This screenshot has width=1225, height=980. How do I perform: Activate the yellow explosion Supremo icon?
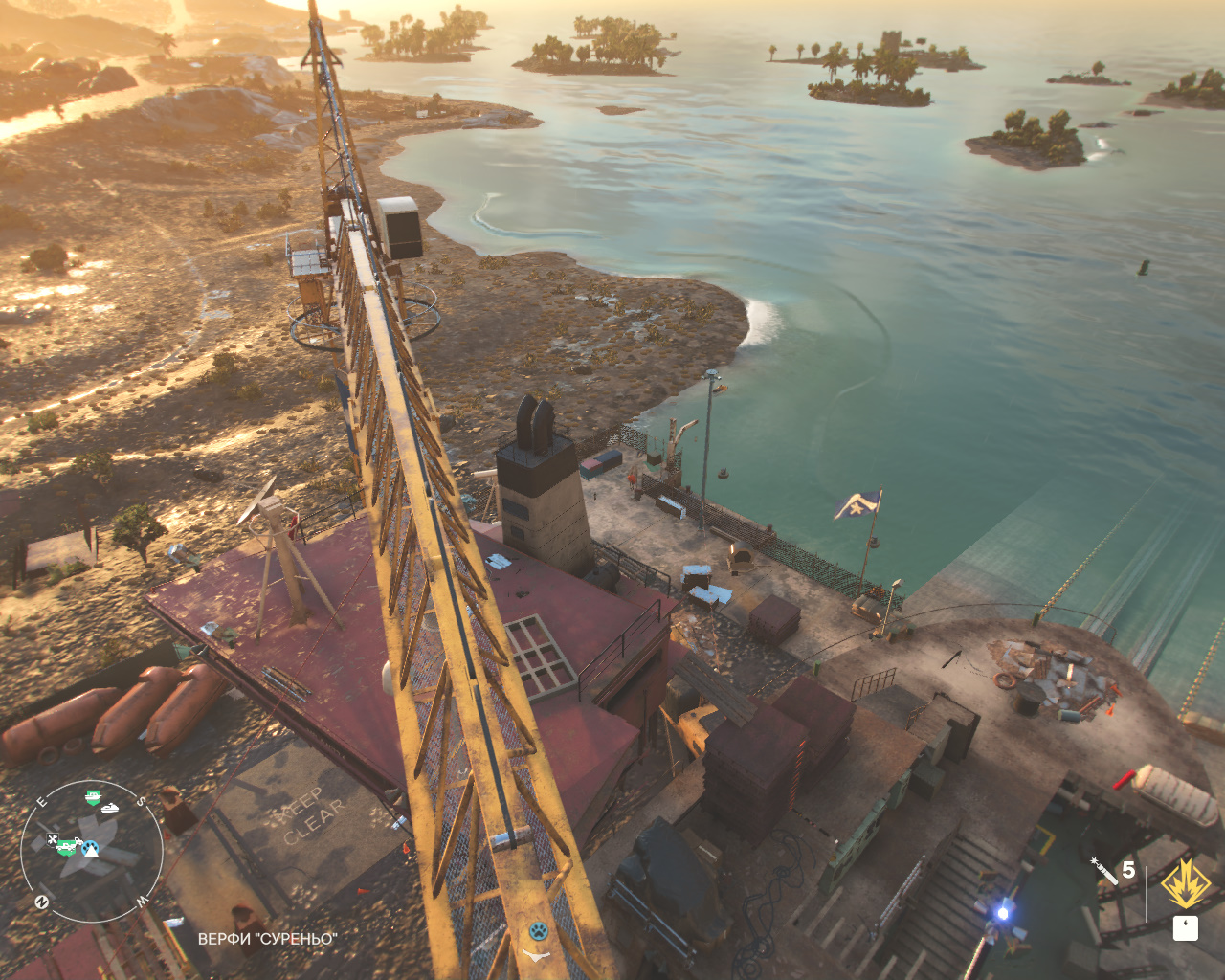1185,883
